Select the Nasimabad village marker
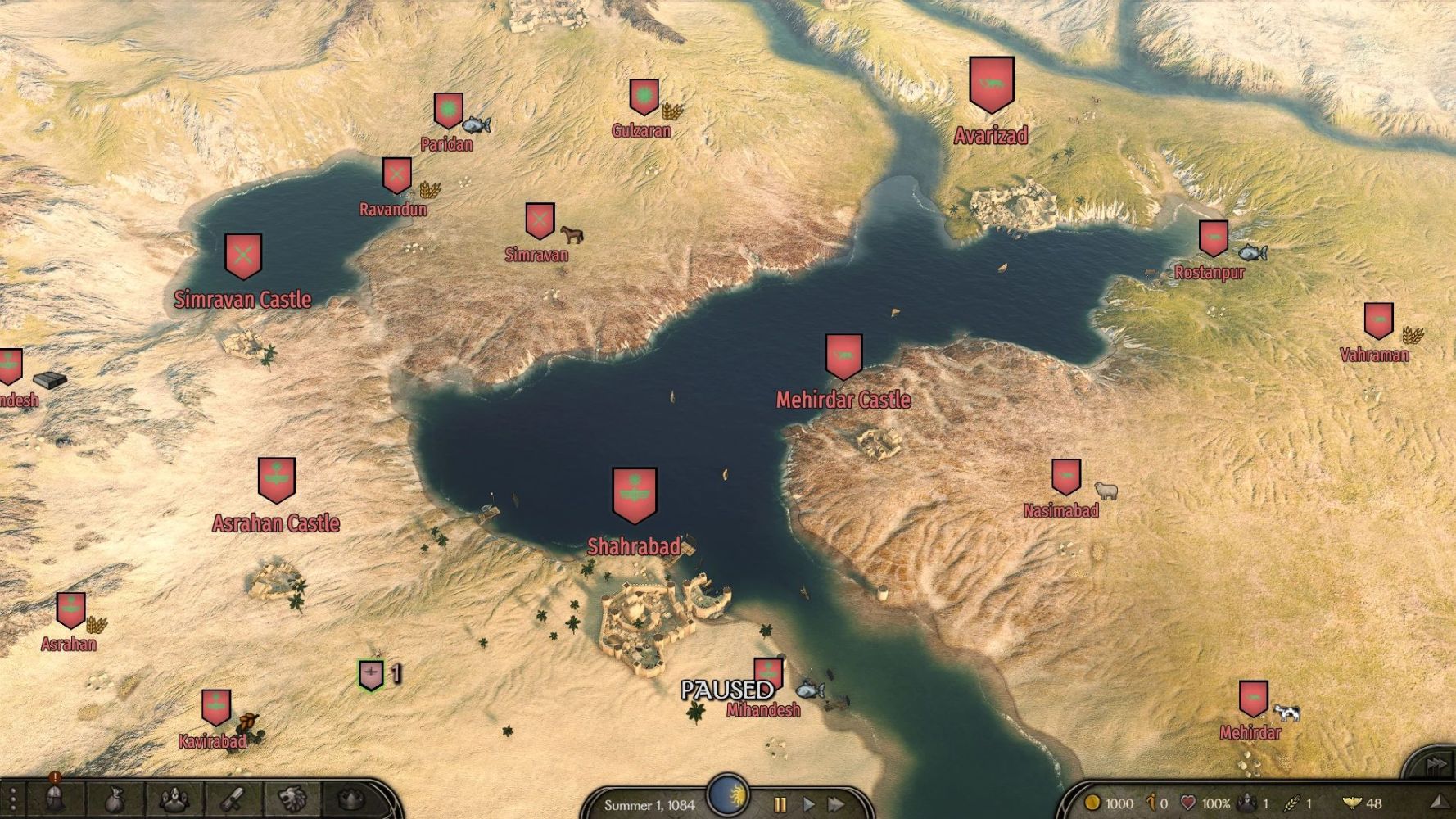Screen dimensions: 1456x819 pos(1065,477)
